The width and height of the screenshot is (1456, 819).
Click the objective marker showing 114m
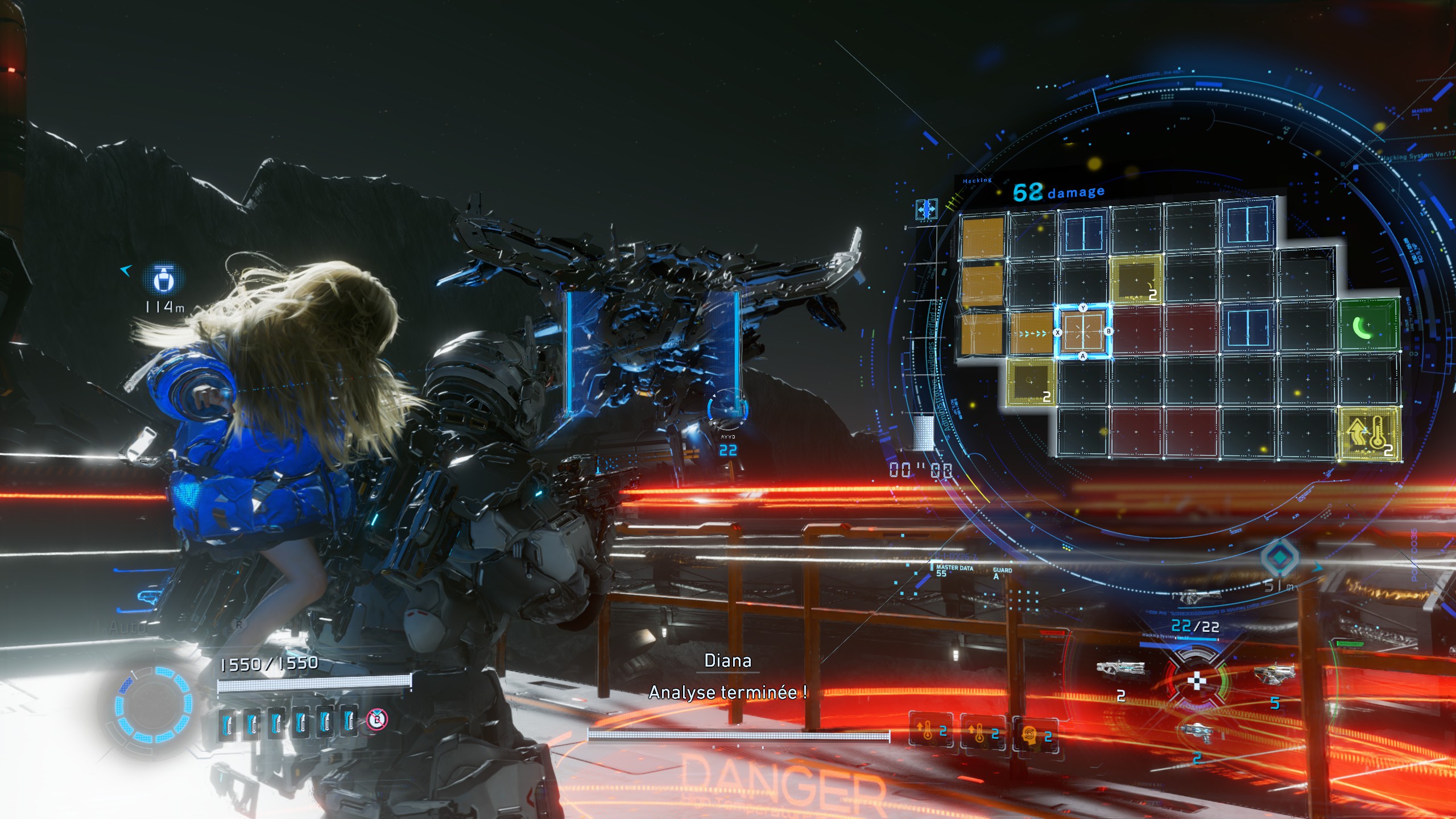pyautogui.click(x=164, y=279)
